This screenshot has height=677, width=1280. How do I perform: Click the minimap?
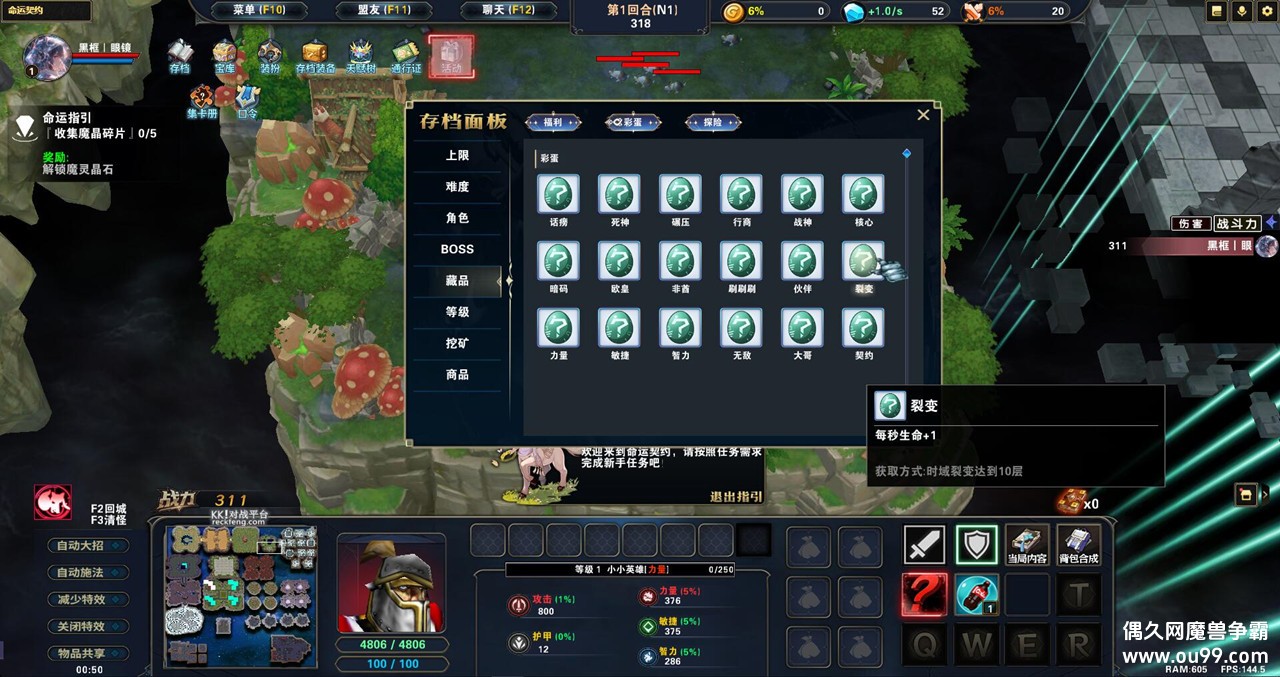(x=240, y=597)
